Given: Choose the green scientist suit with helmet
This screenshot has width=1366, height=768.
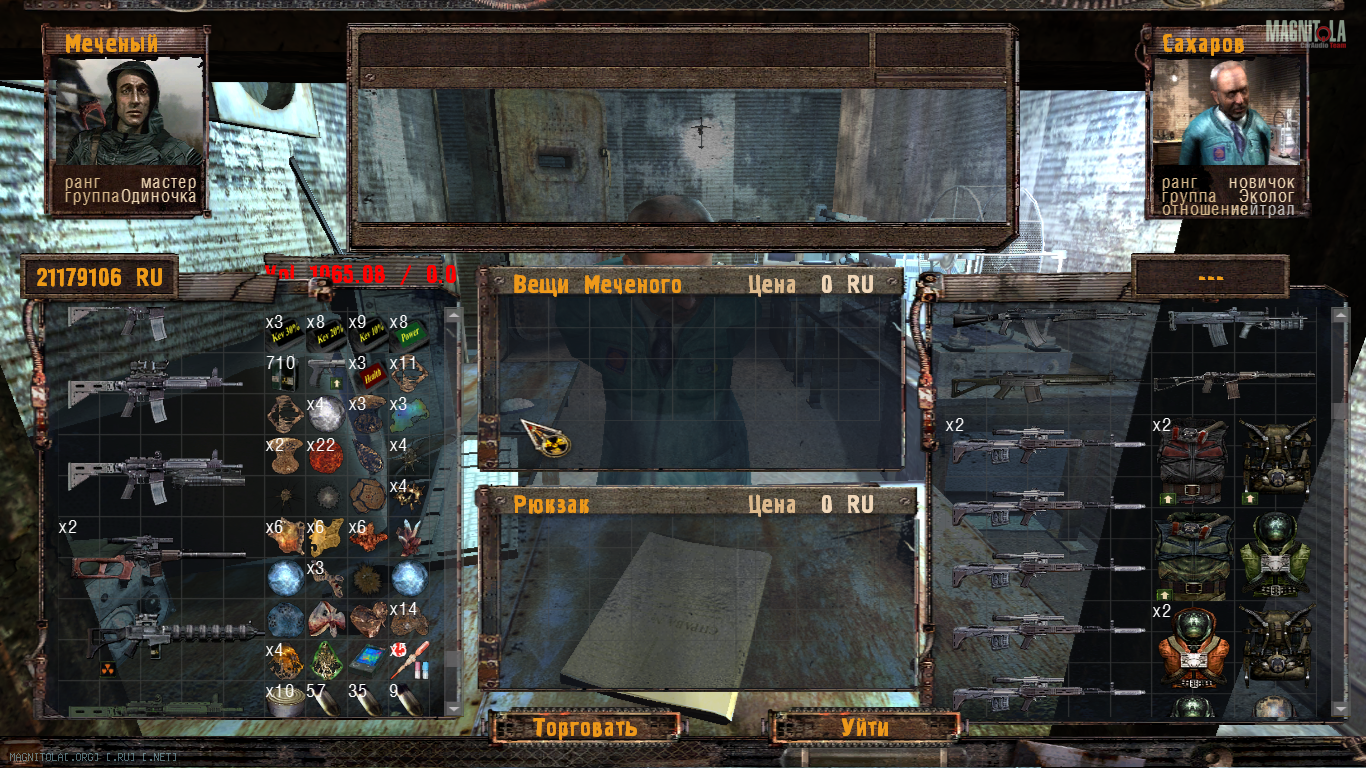Looking at the screenshot, I should [x=1274, y=548].
